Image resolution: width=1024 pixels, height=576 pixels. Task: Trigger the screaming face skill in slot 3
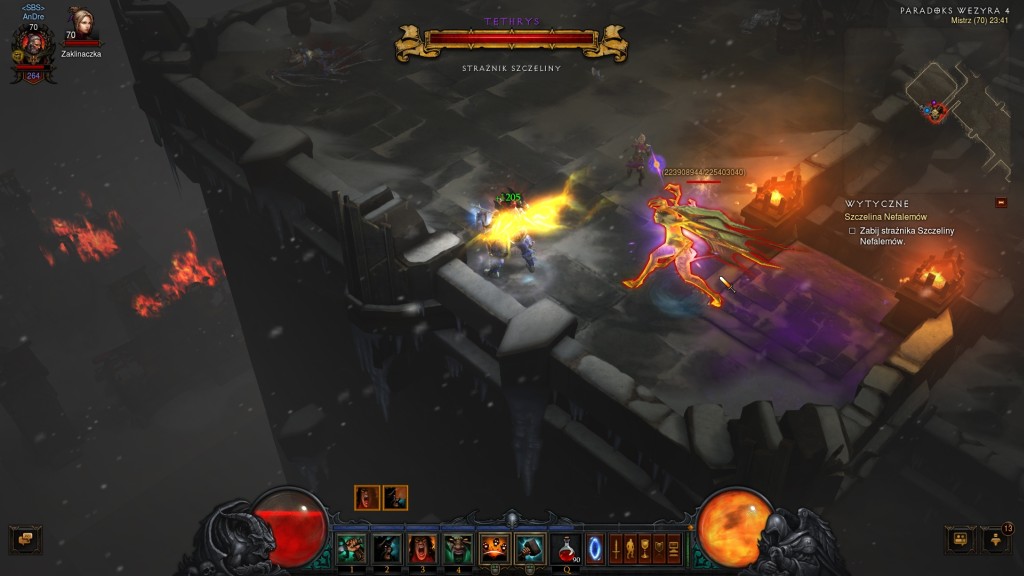tap(422, 547)
